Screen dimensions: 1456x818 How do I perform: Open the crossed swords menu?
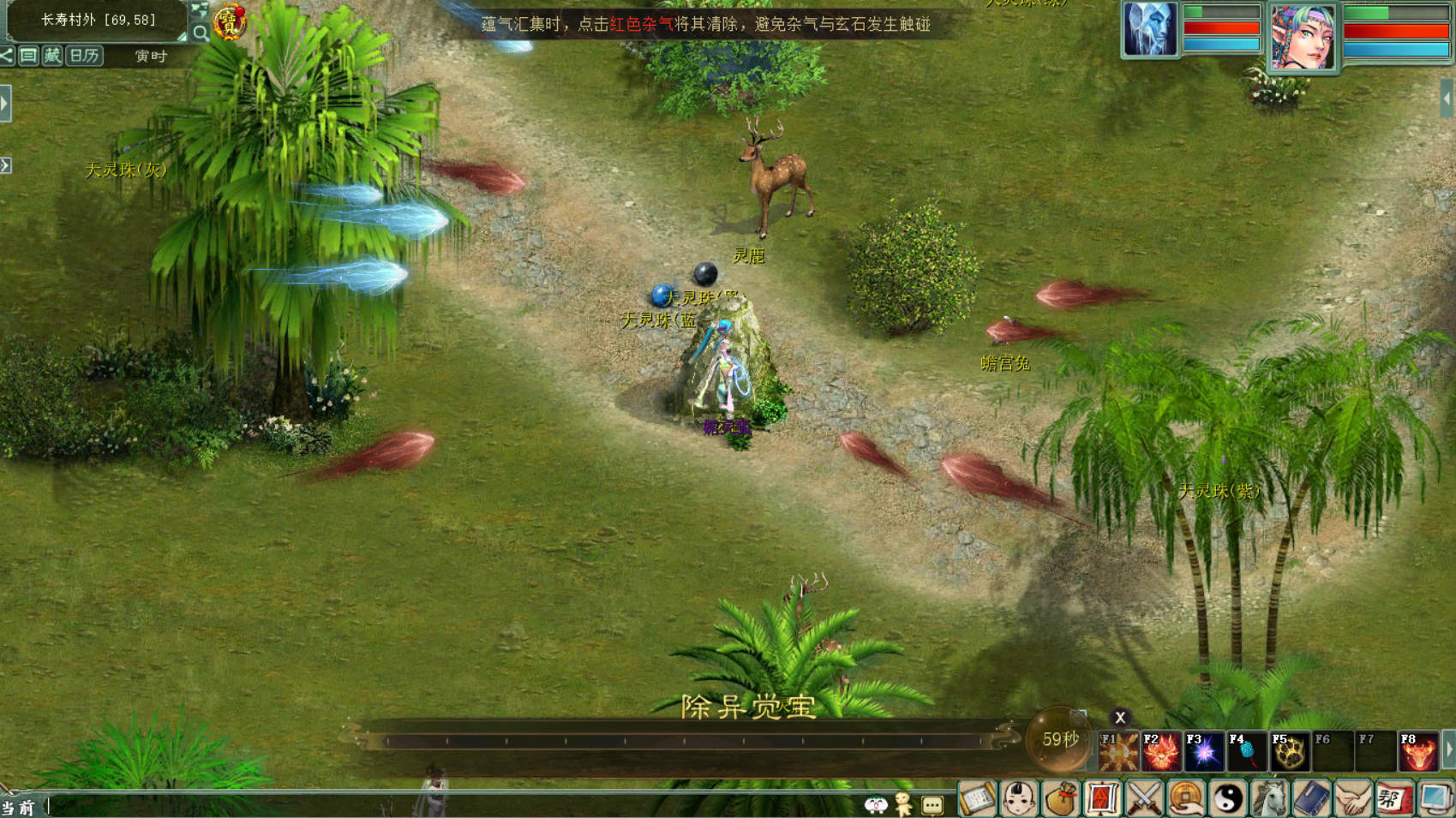pos(1144,799)
